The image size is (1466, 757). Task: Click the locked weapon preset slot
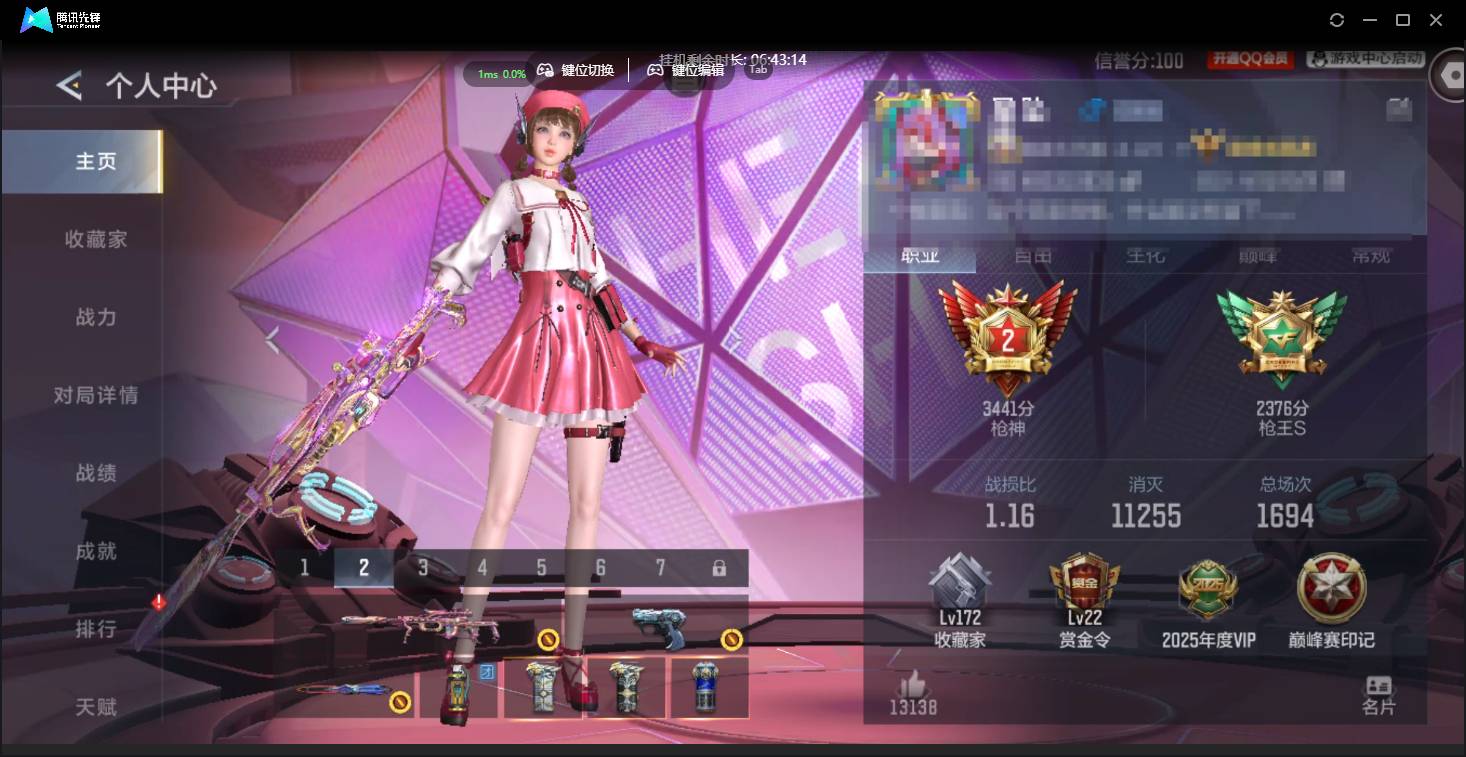[x=718, y=567]
